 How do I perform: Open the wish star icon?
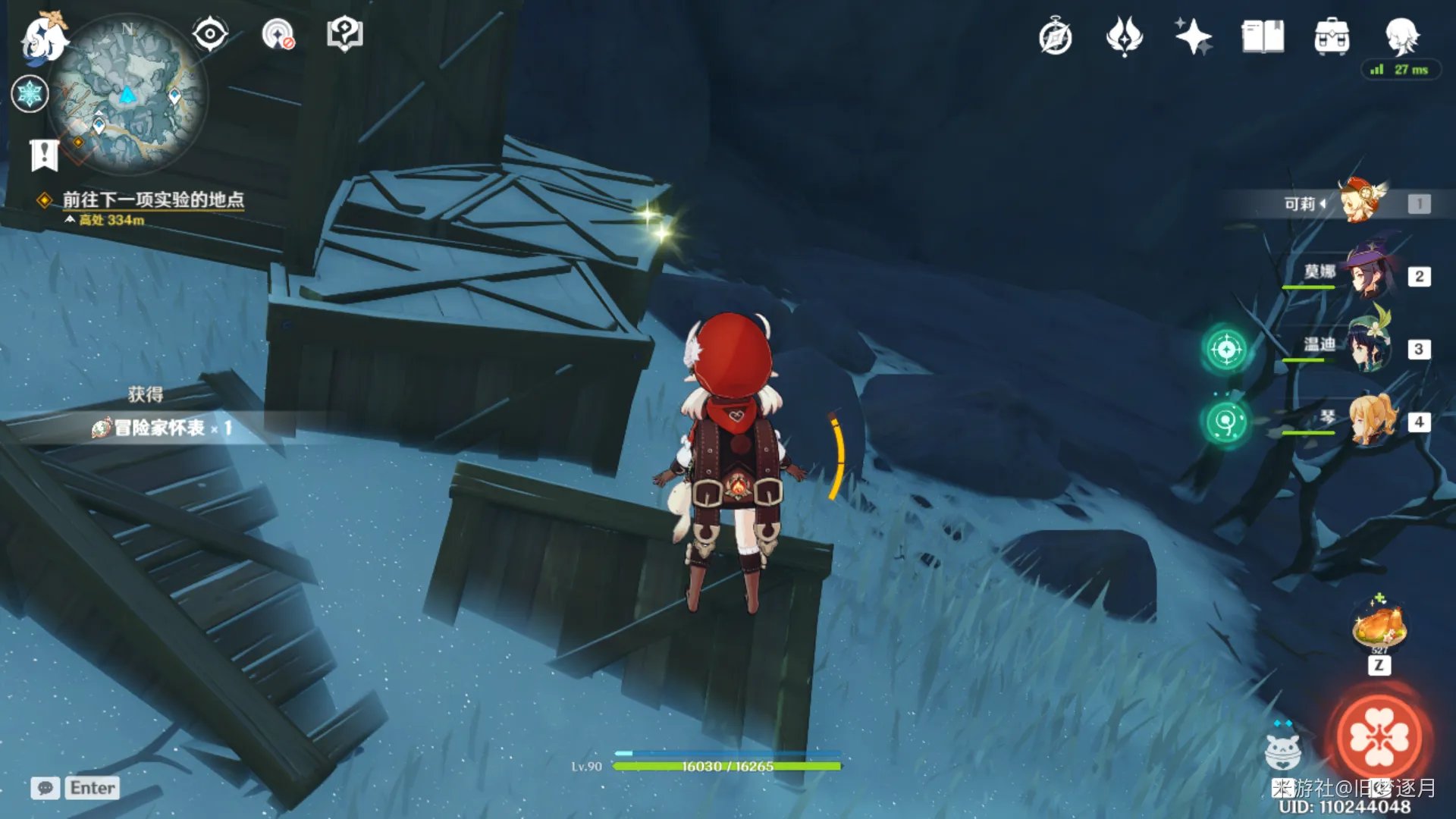[x=1193, y=36]
